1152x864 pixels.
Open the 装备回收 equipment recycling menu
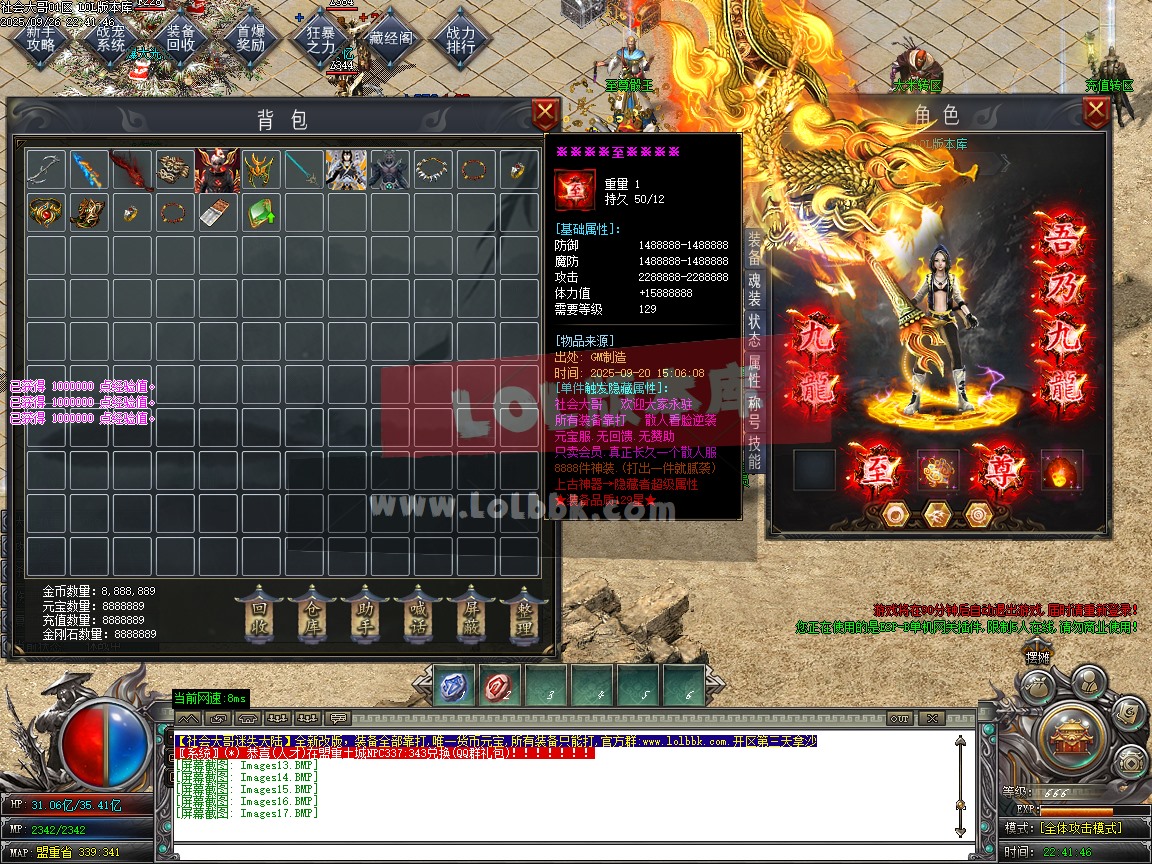point(181,38)
